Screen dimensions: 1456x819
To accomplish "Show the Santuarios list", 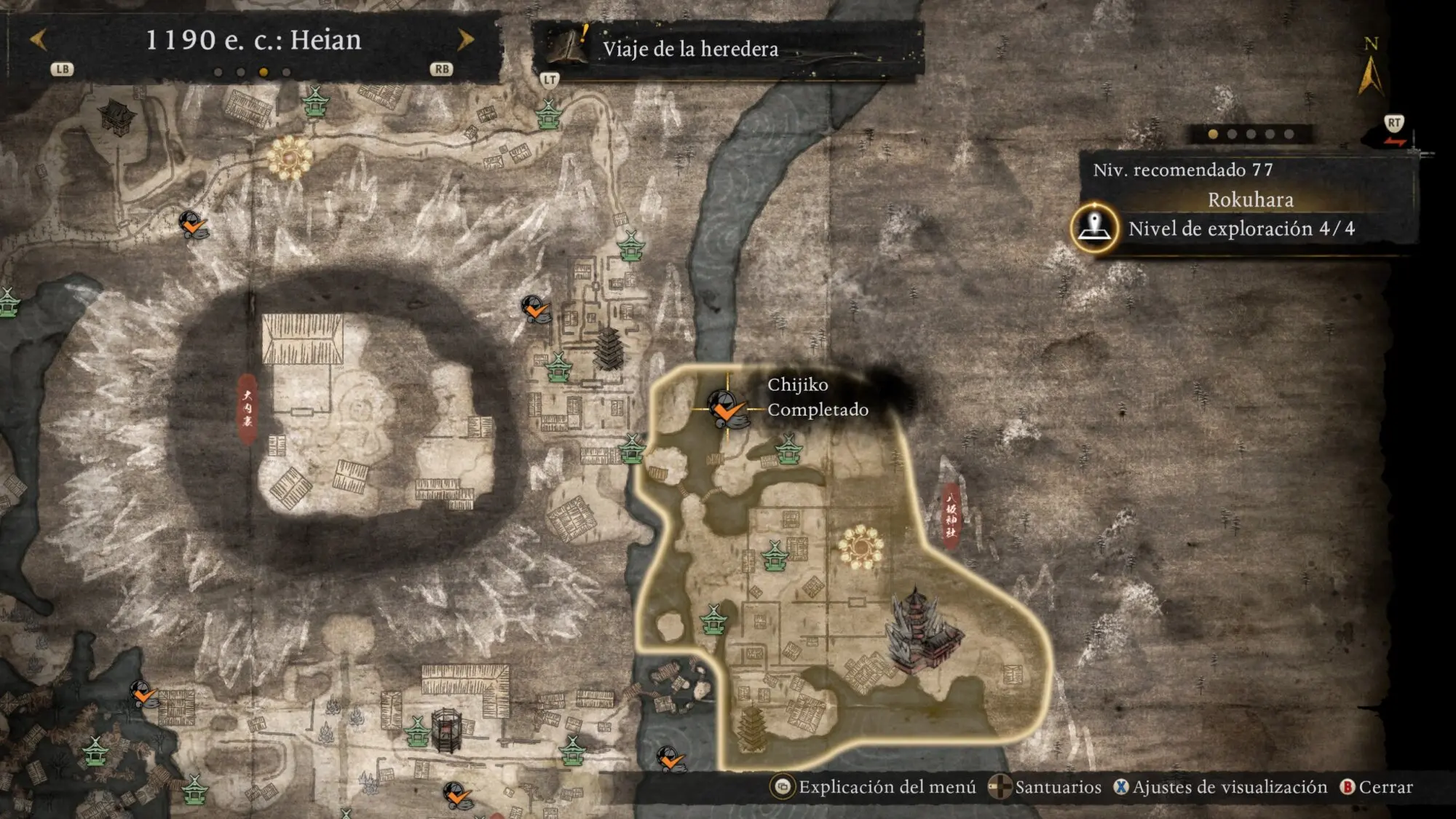I will tap(1045, 787).
